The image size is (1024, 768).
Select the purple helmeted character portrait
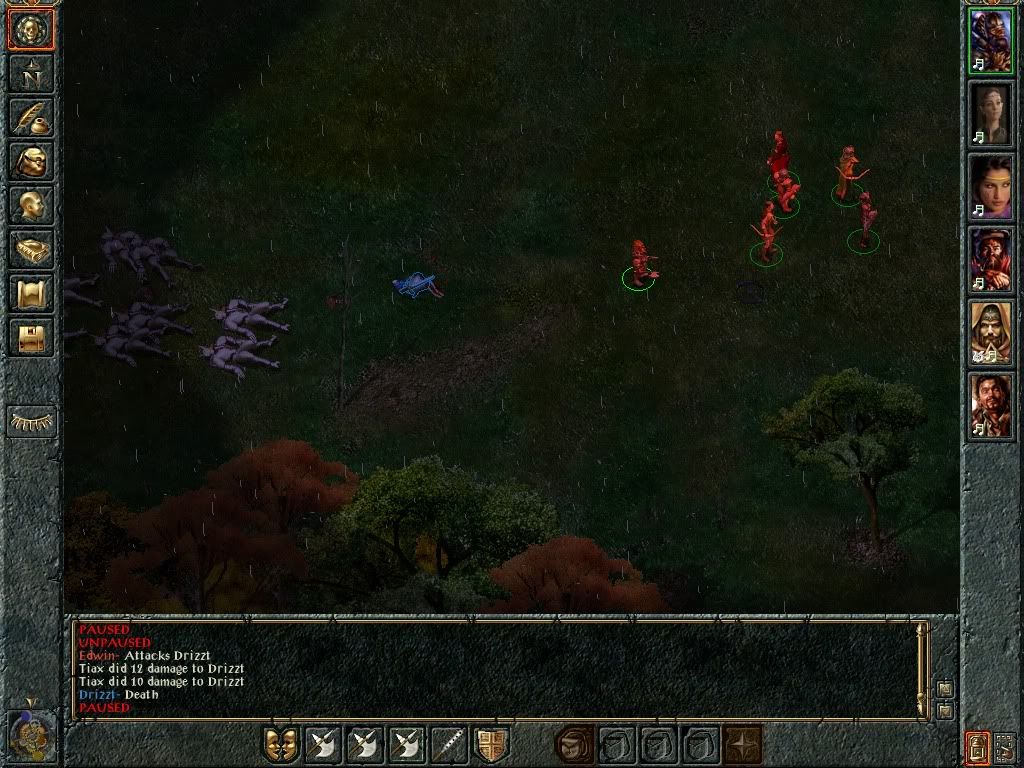[991, 42]
